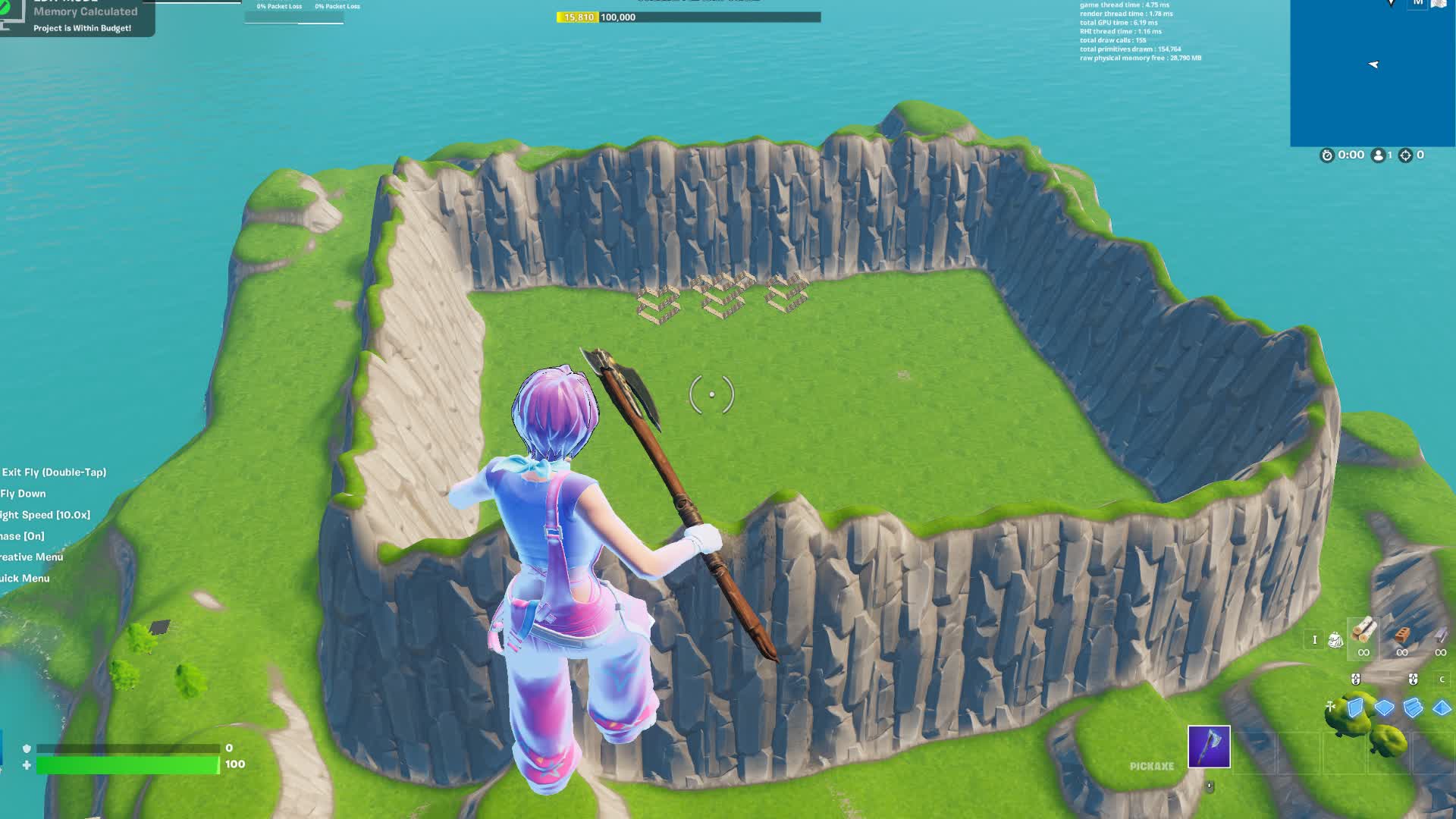Click the match timer stopwatch icon
Image resolution: width=1456 pixels, height=819 pixels.
[x=1328, y=155]
